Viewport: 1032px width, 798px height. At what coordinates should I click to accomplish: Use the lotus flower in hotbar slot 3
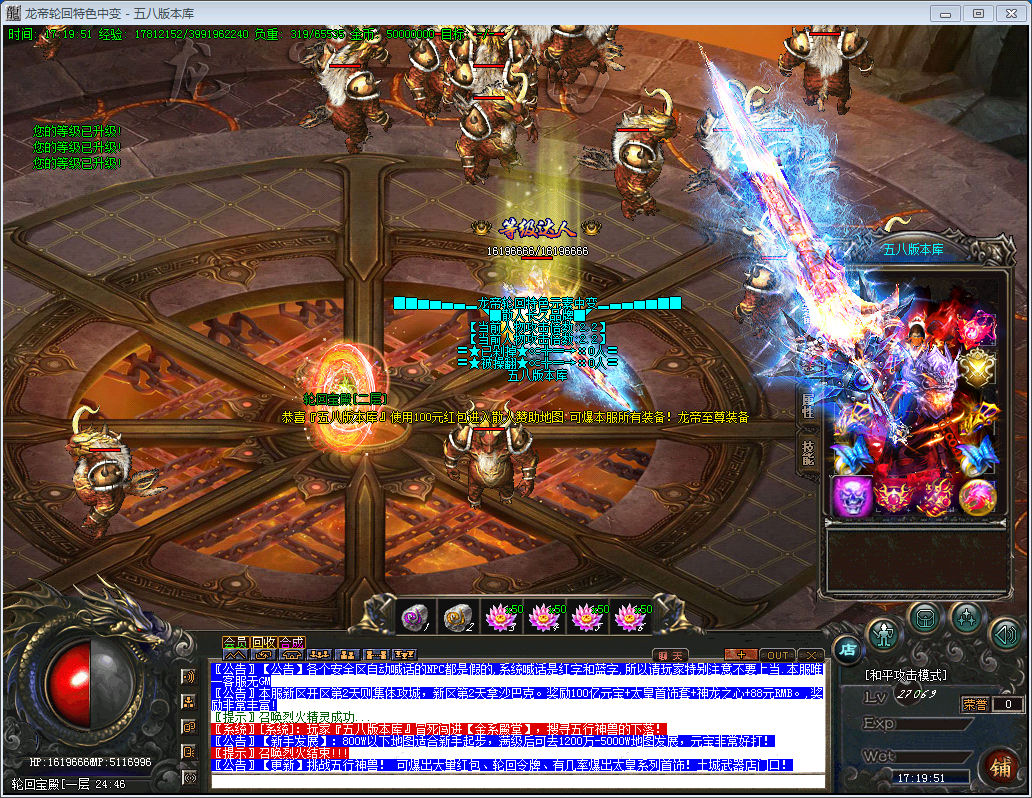(498, 618)
